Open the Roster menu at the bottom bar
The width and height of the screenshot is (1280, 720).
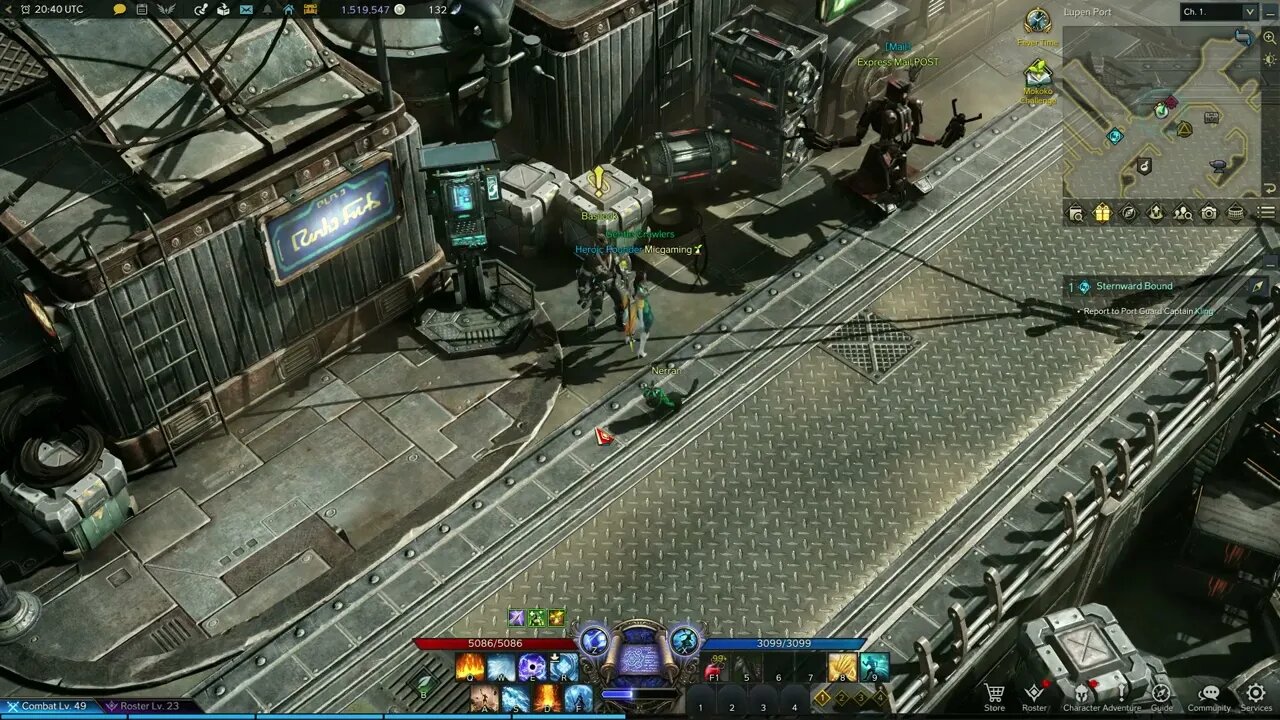pyautogui.click(x=1035, y=690)
